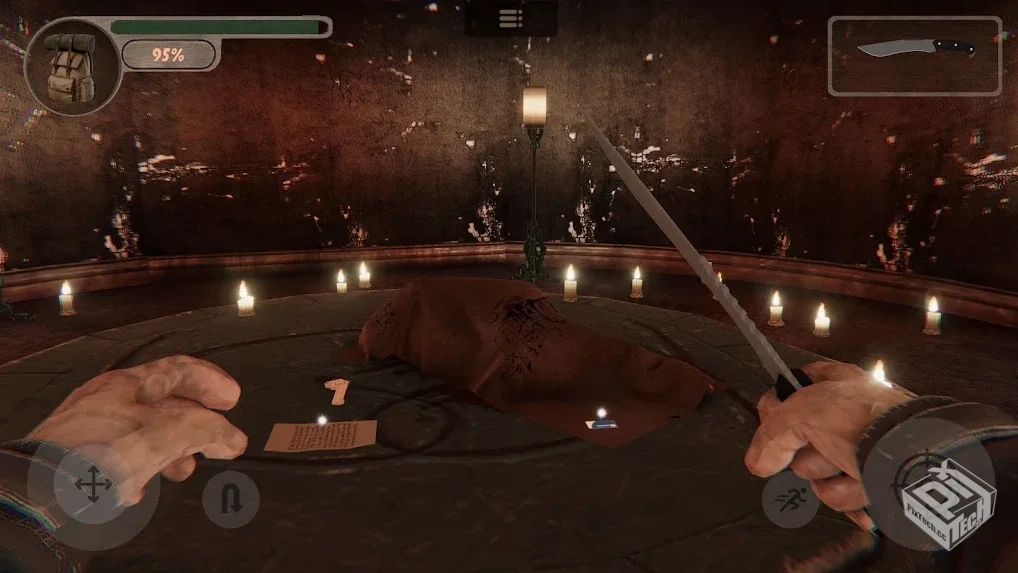Tap the movement joystick pad
This screenshot has width=1018, height=573.
coord(92,487)
